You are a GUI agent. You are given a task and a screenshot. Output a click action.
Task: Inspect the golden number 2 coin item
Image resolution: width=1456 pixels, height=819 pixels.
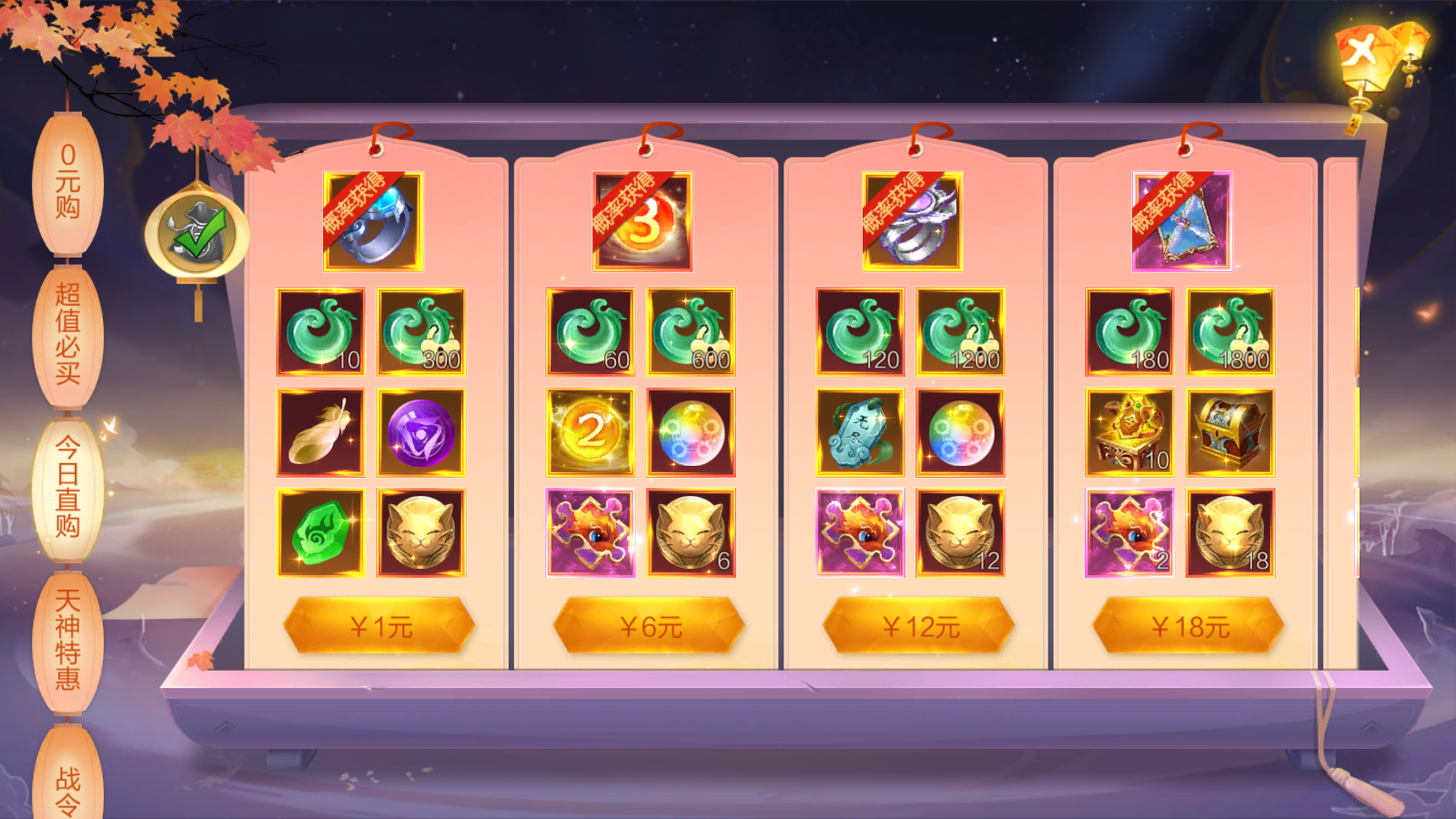coord(590,432)
